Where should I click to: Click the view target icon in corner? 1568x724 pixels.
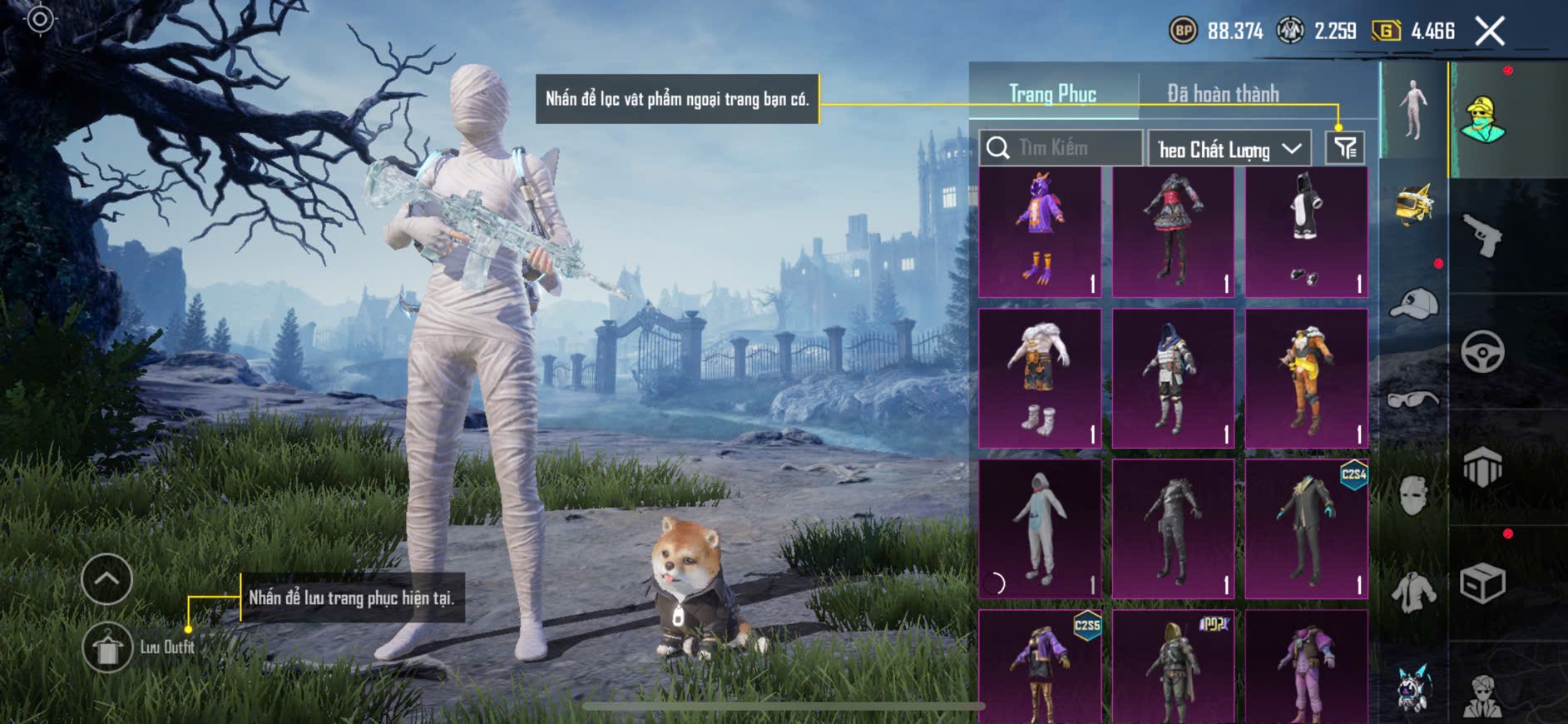40,19
